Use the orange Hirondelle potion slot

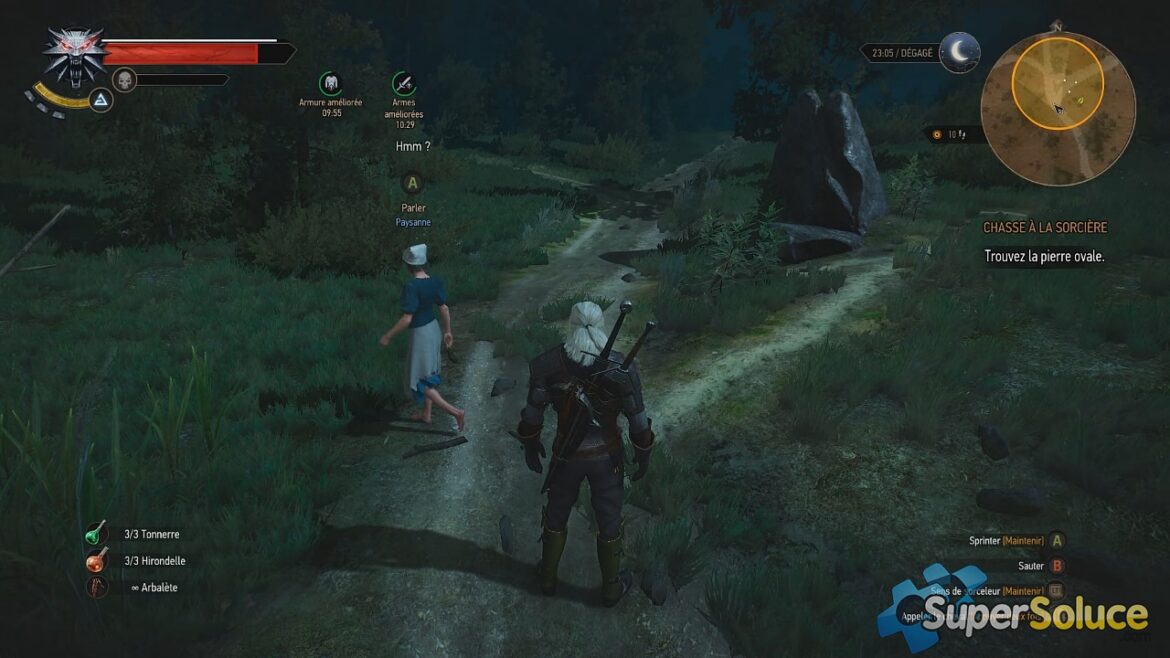click(97, 561)
